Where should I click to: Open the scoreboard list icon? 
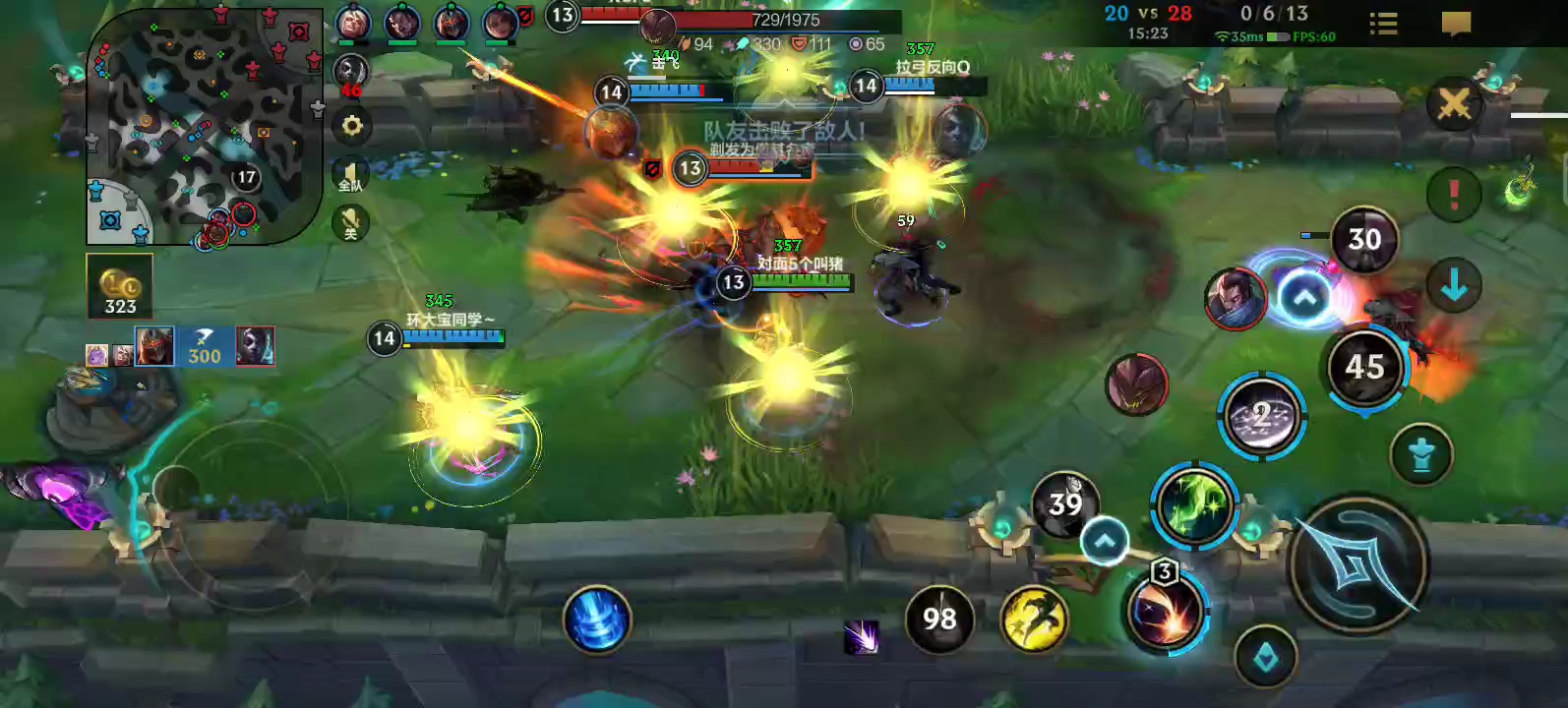(1383, 24)
